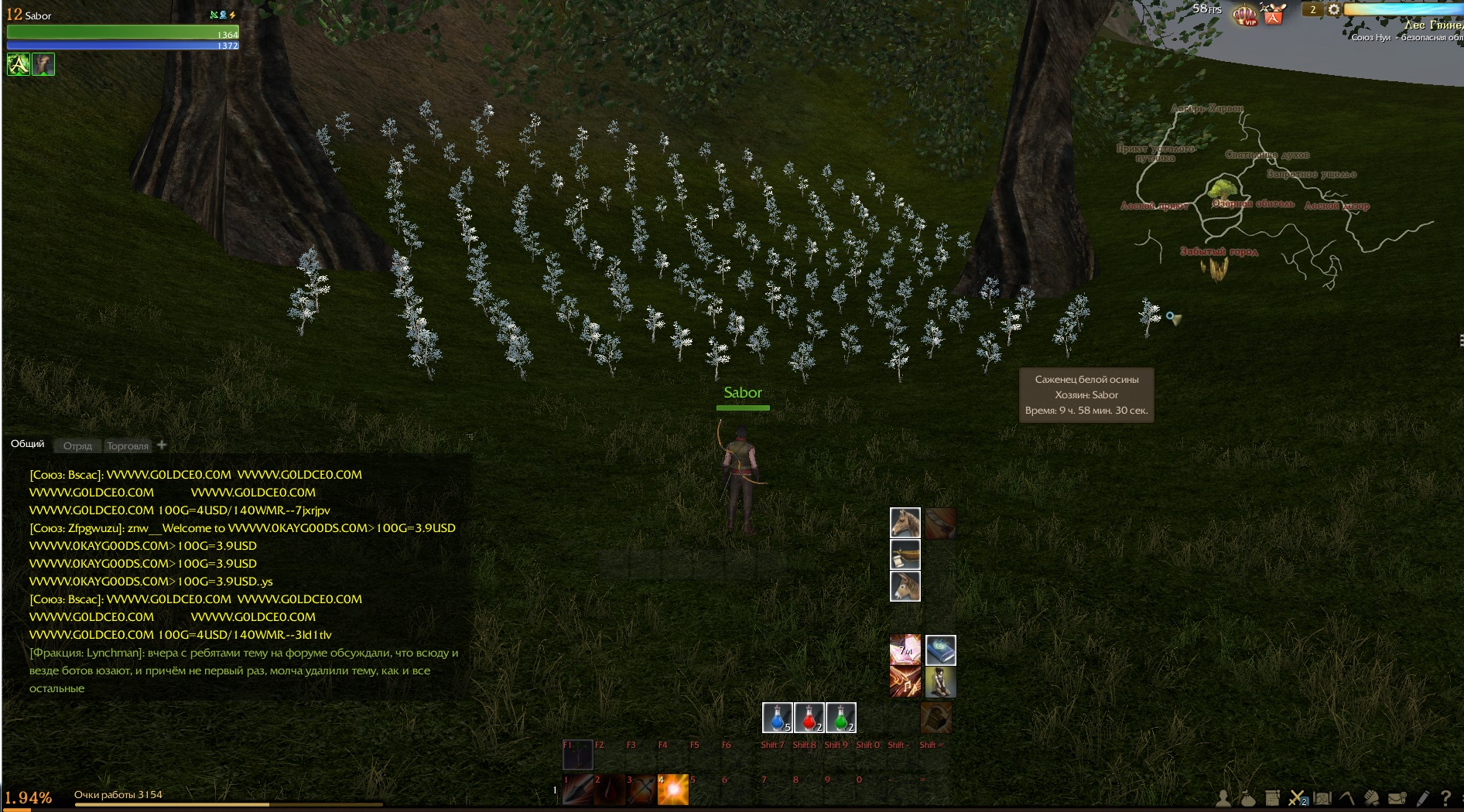Screen dimensions: 1464x812
Task: Summon the donkey mount
Action: tap(905, 586)
